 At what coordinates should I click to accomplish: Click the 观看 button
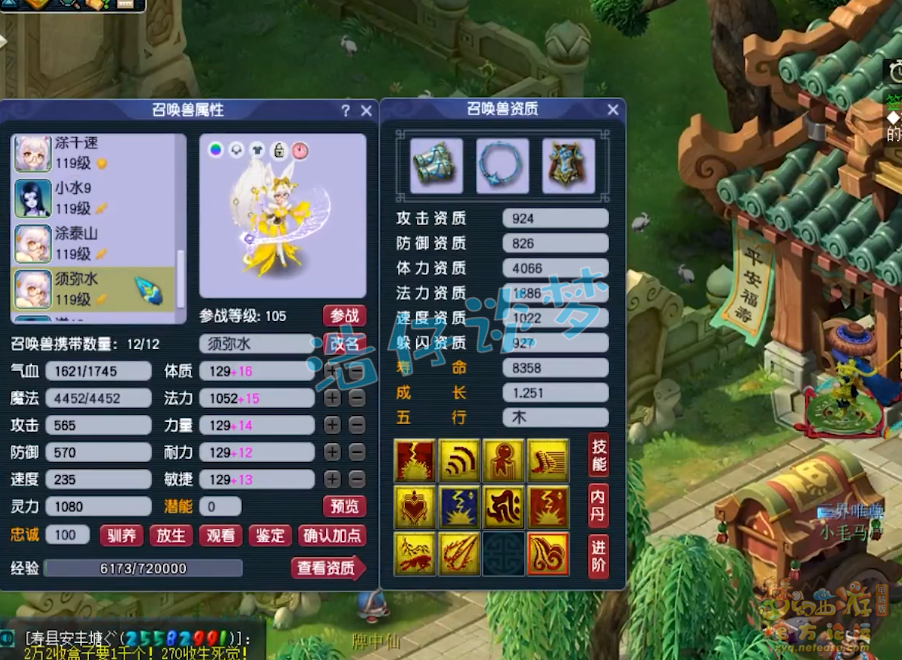(x=220, y=535)
